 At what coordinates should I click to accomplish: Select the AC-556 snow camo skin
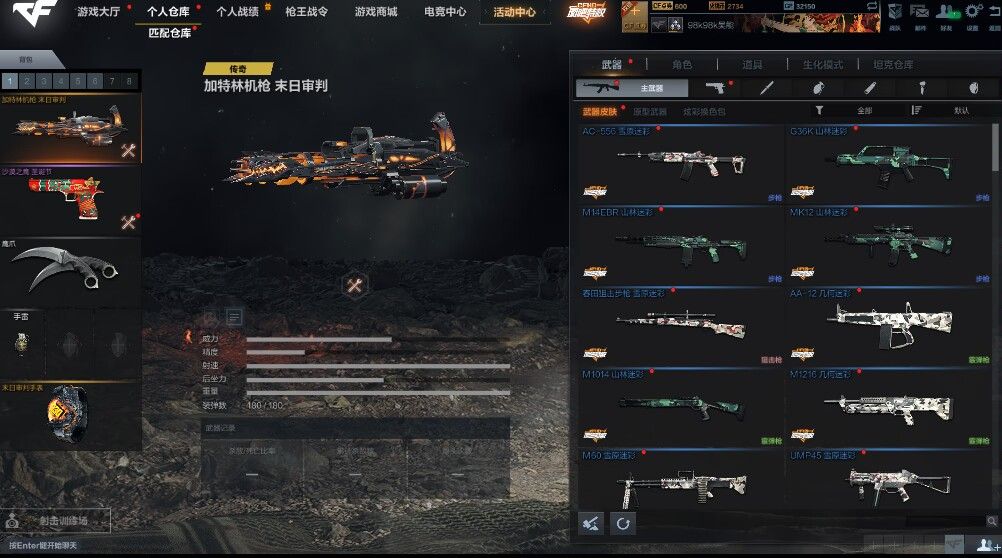pos(679,164)
